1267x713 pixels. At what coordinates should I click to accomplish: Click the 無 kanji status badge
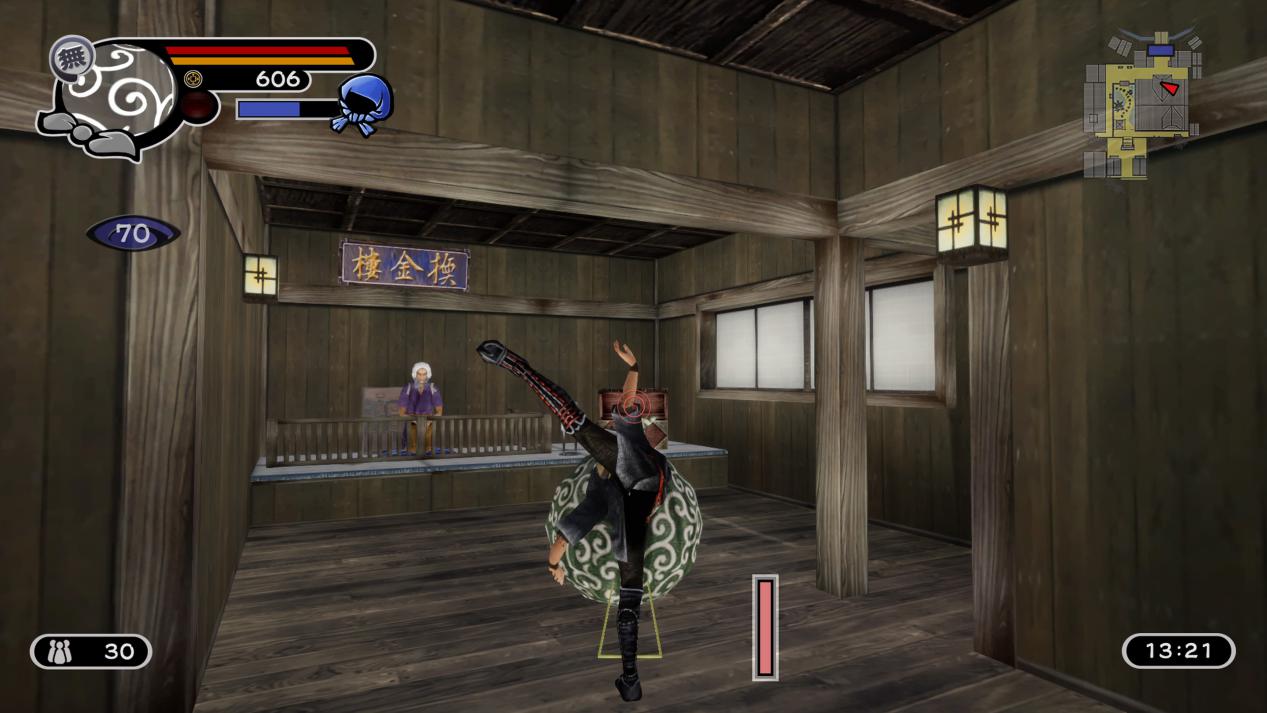(x=72, y=58)
